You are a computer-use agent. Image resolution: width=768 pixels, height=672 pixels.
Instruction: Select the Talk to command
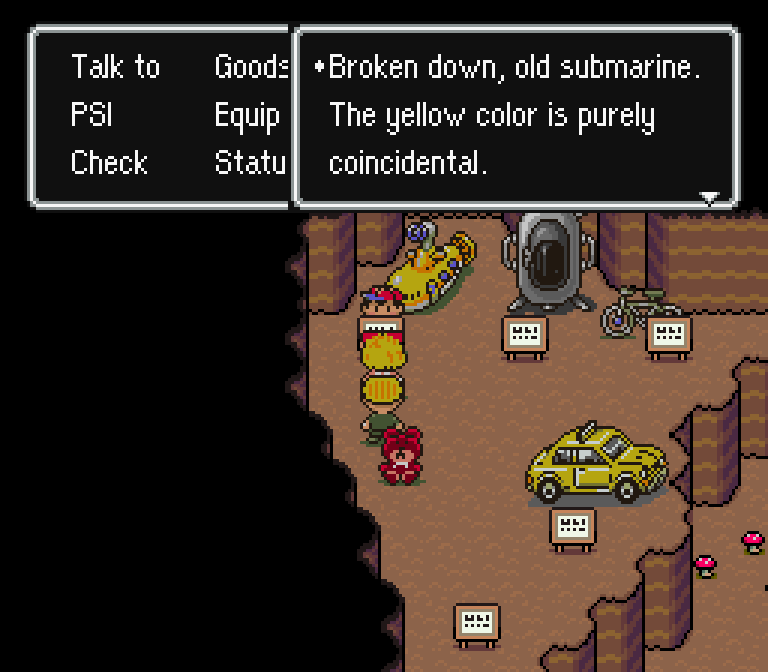(x=115, y=68)
